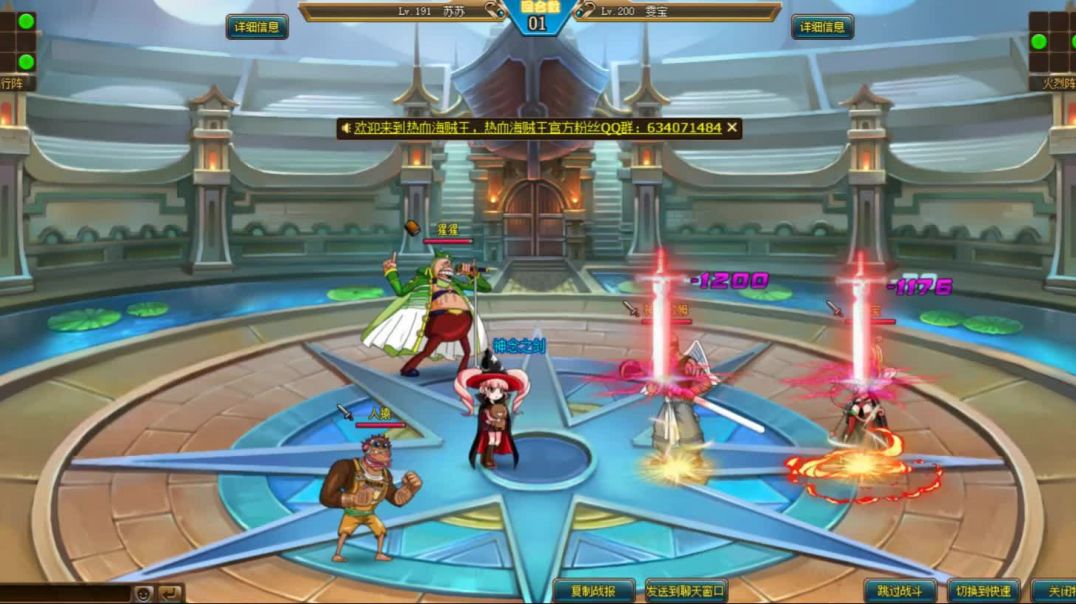
Task: Send chat message with enter-arrow button
Action: tap(171, 593)
